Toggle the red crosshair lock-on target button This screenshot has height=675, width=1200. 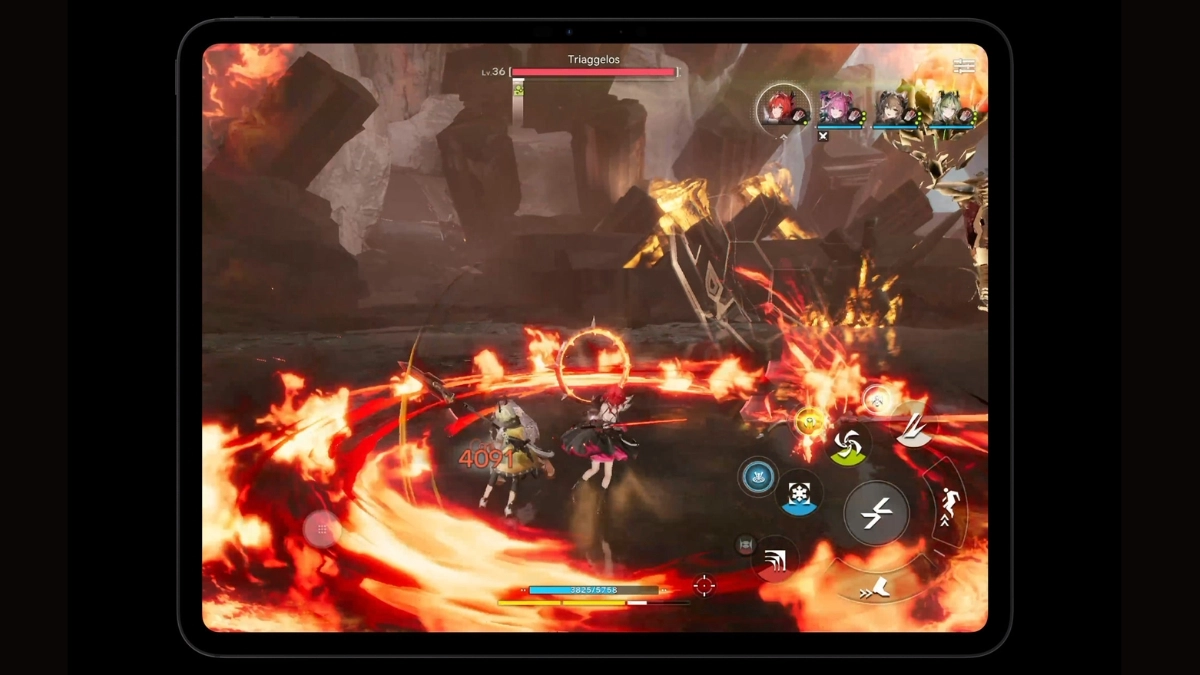click(704, 585)
